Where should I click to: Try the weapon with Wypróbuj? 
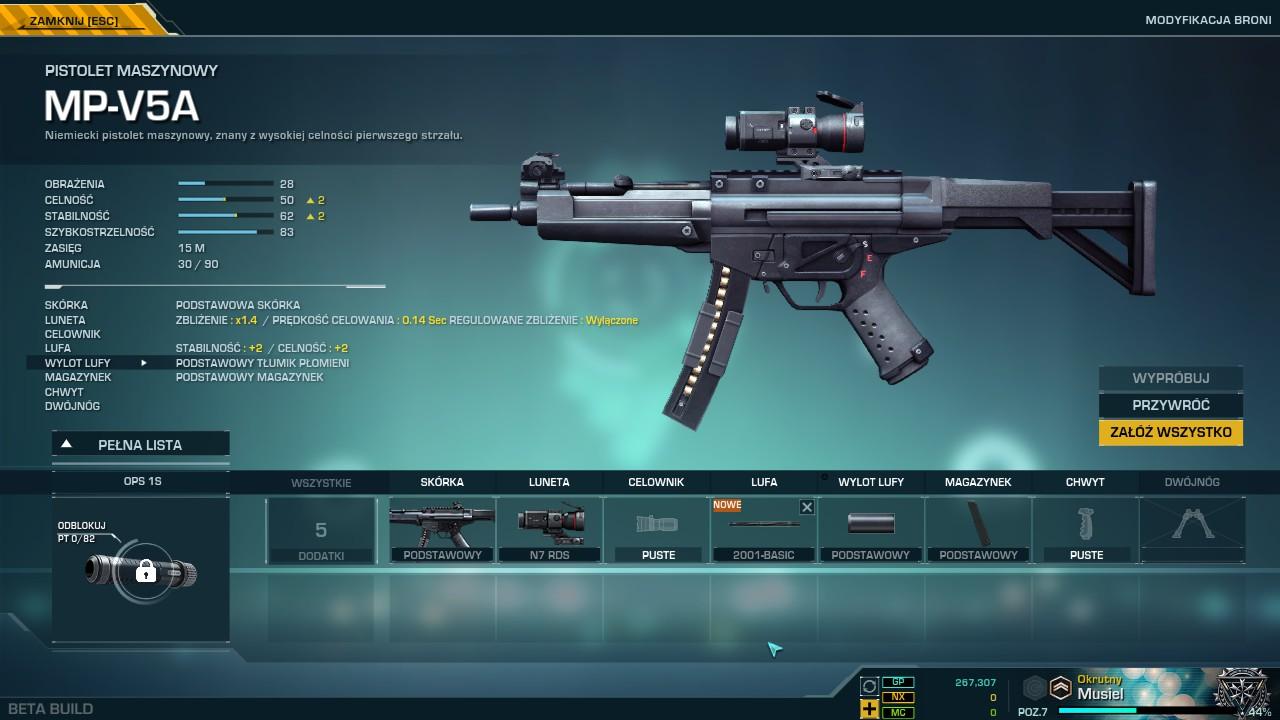[1170, 379]
